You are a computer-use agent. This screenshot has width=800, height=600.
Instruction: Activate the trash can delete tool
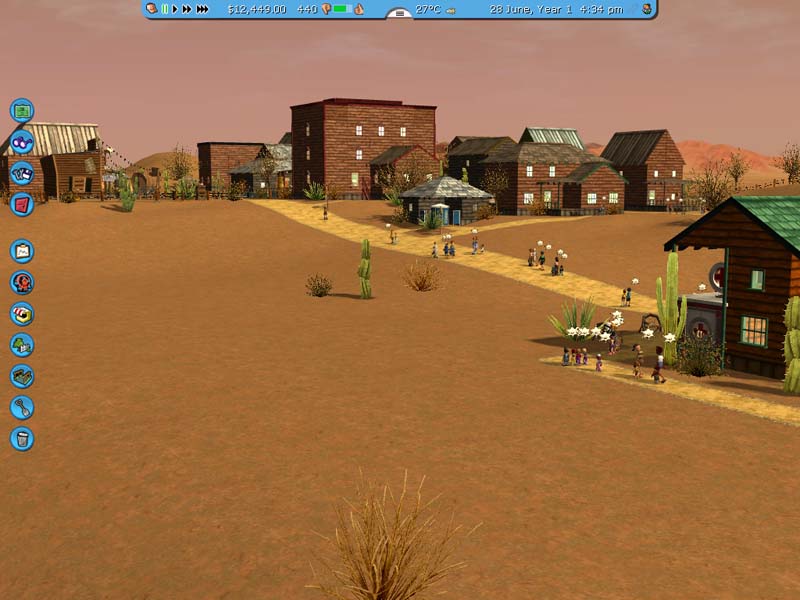[22, 438]
